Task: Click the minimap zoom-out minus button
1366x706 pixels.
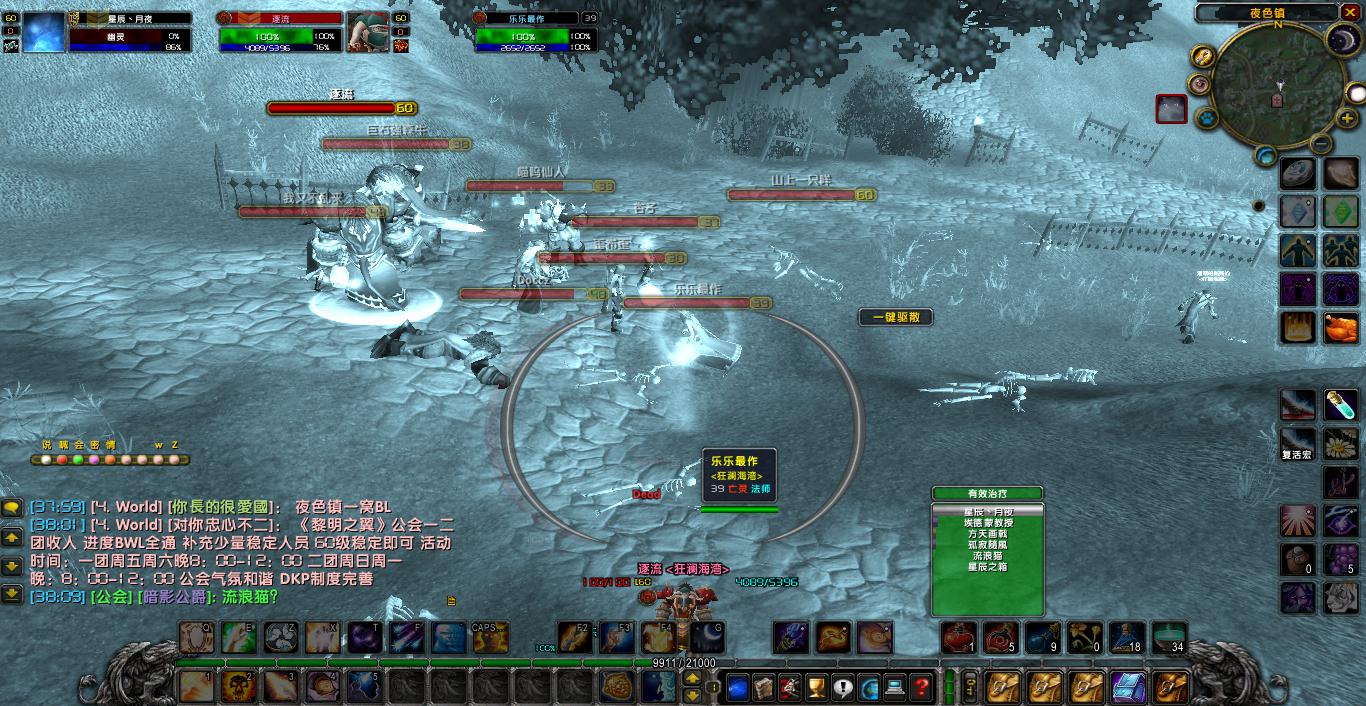Action: [x=1321, y=144]
